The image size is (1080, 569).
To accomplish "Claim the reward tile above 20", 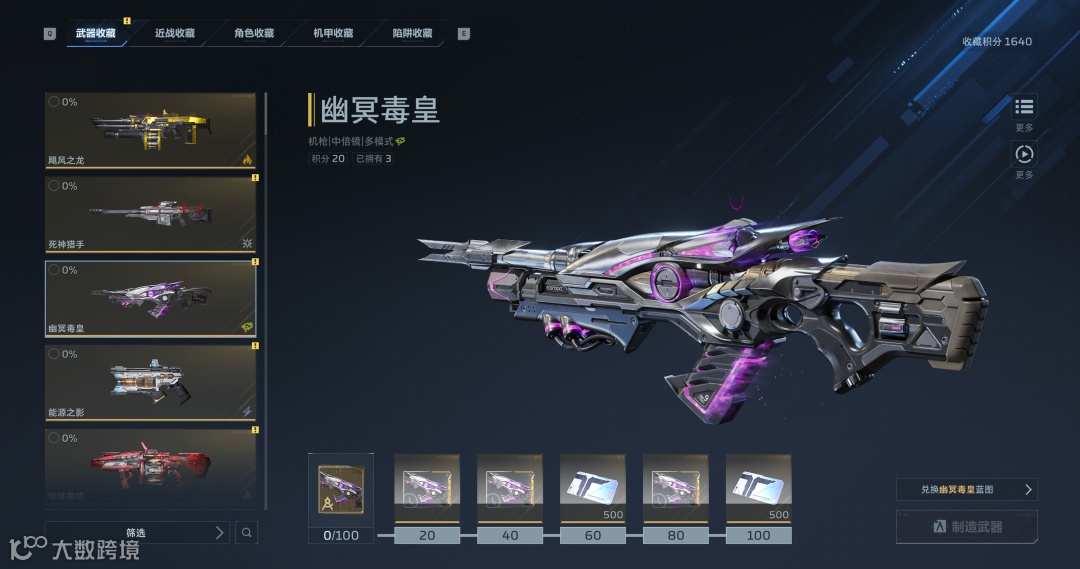I will [427, 488].
